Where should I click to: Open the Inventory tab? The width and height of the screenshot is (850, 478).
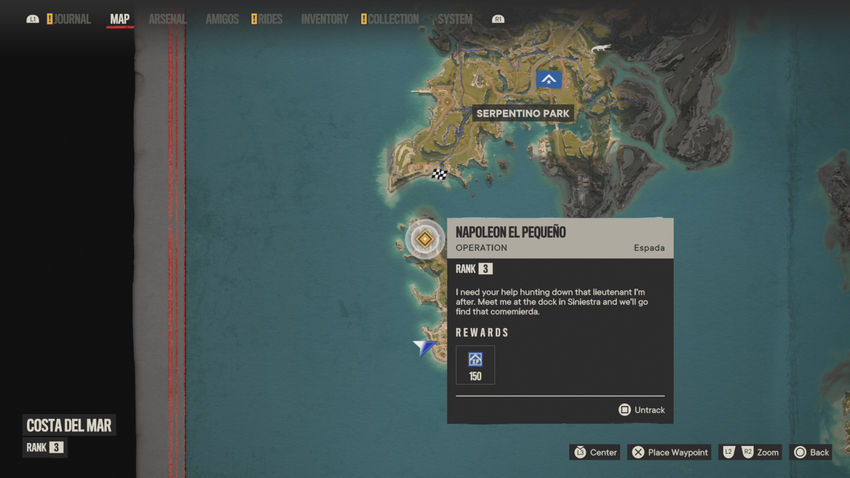pyautogui.click(x=324, y=19)
